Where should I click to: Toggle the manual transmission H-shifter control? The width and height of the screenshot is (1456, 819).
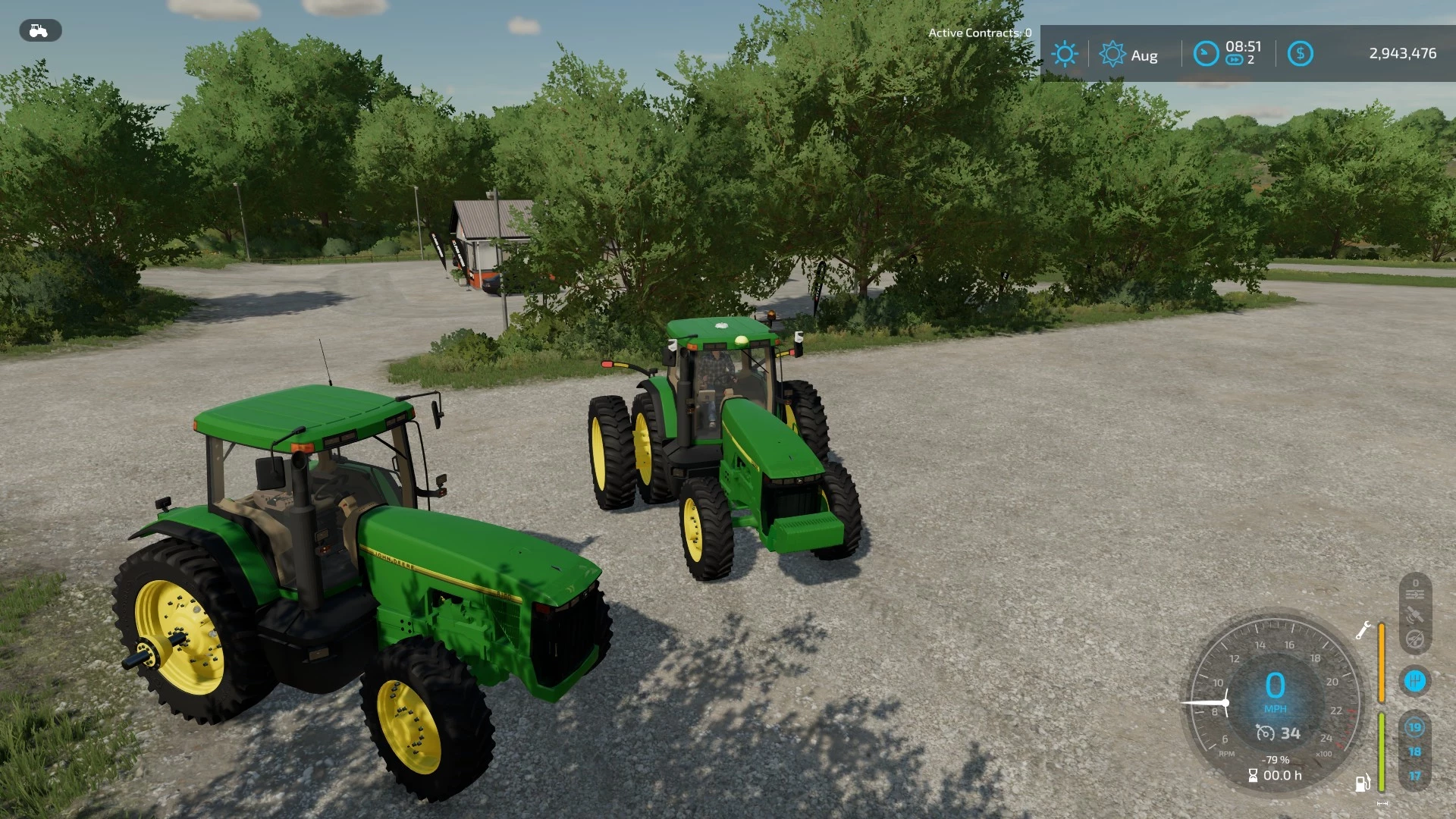tap(1416, 681)
